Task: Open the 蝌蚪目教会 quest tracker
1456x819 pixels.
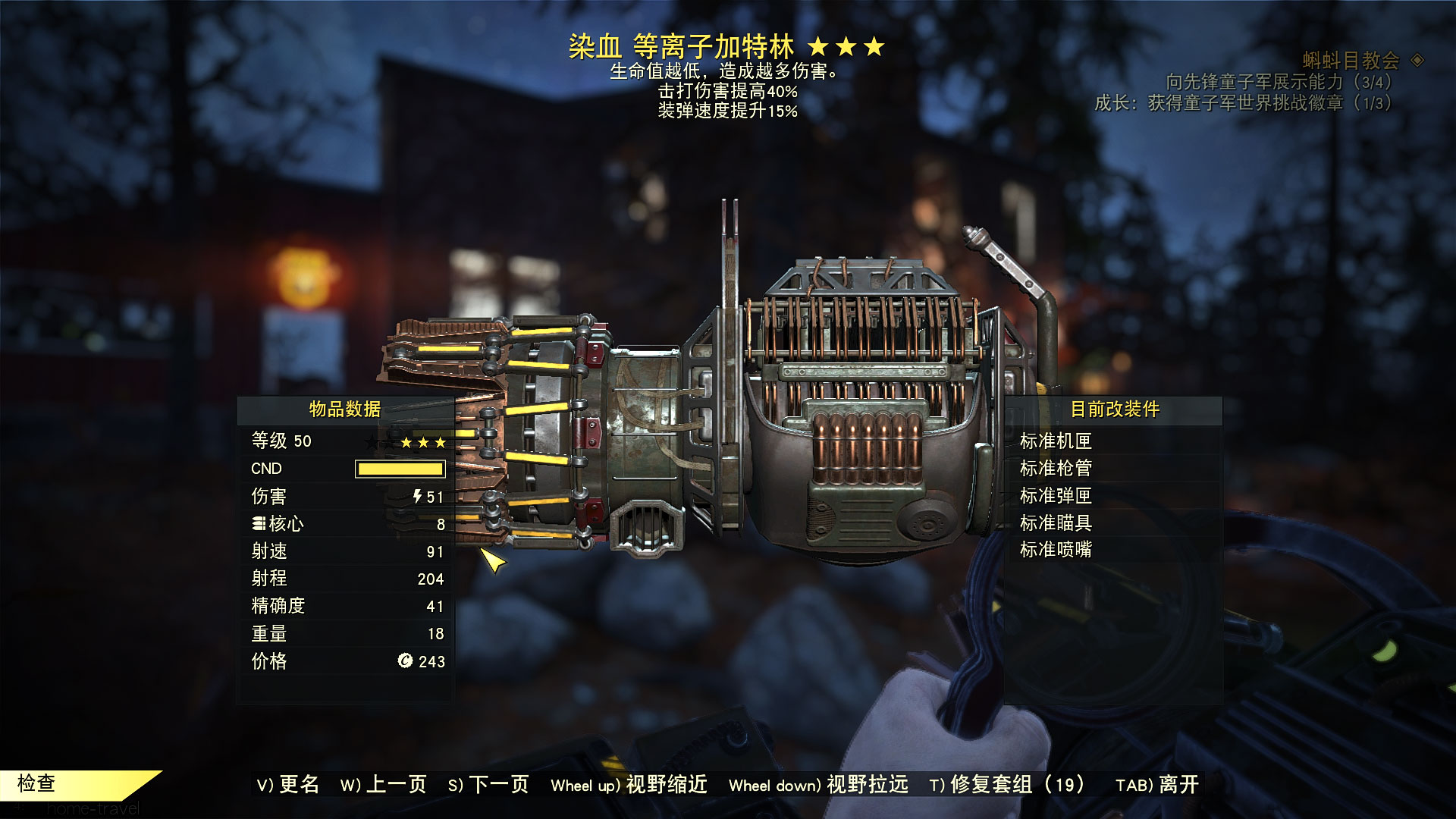Action: pos(1351,60)
